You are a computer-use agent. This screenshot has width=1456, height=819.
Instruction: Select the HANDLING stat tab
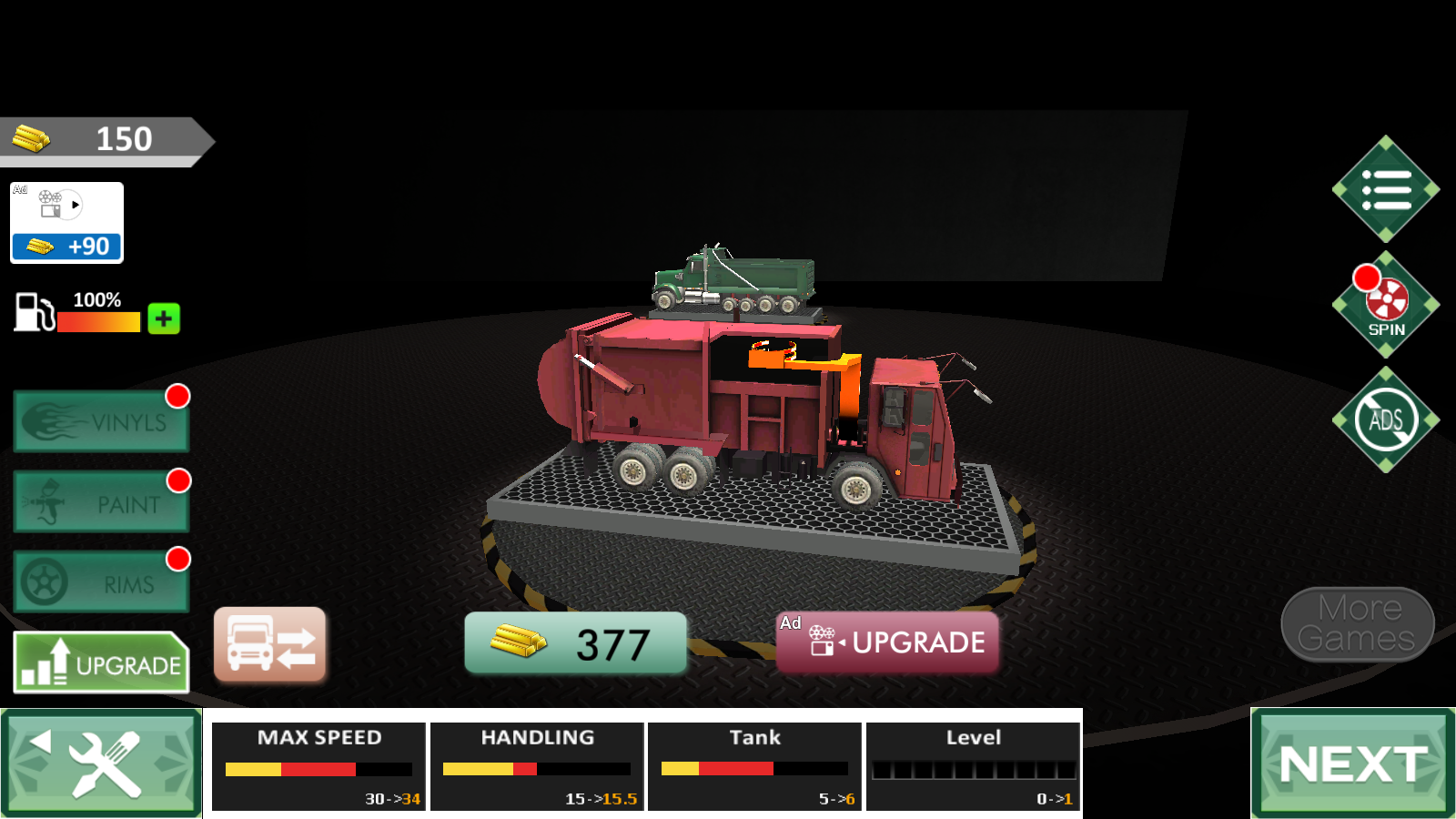tap(537, 765)
